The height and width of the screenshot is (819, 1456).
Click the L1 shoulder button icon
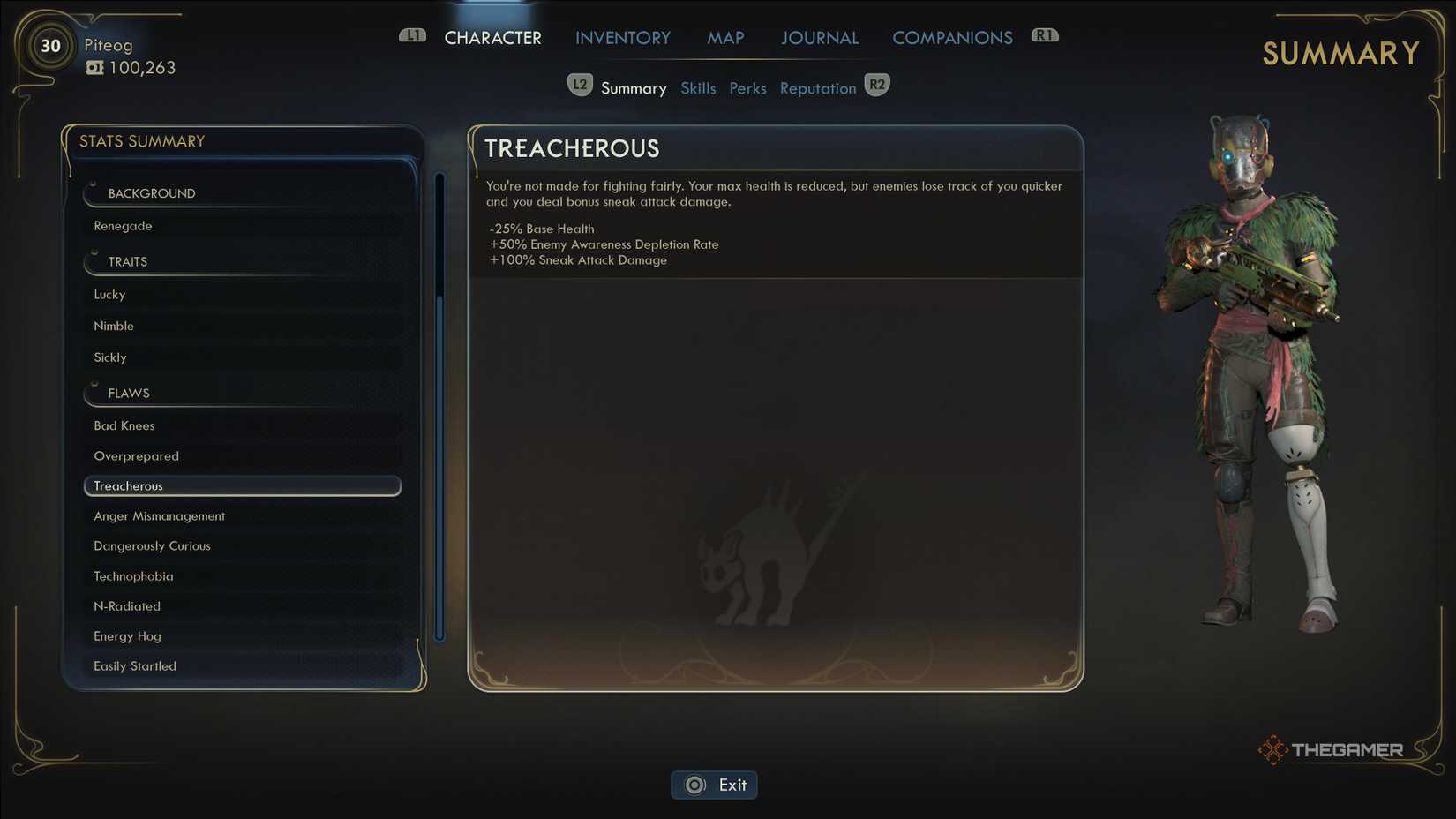(x=411, y=35)
